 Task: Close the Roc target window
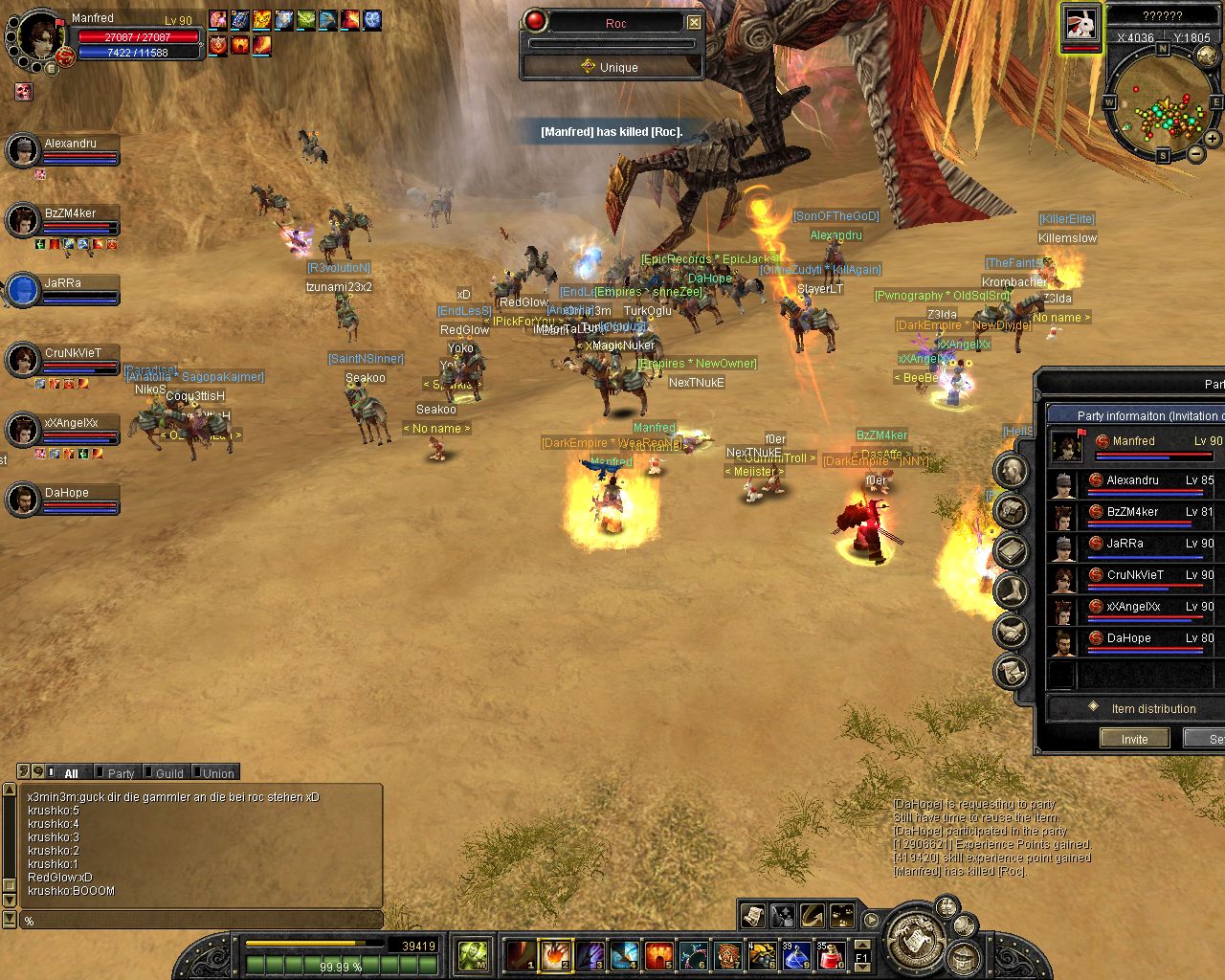coord(695,22)
